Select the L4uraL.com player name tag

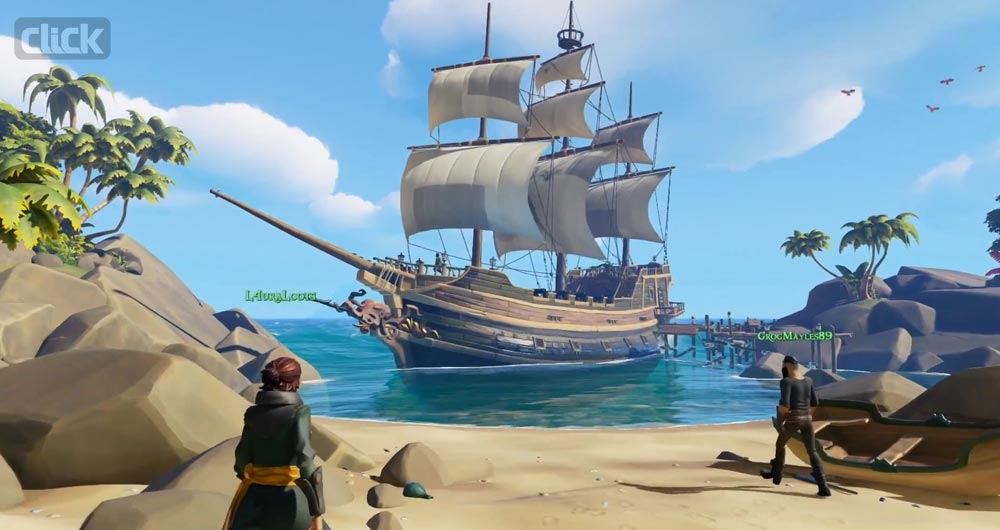point(281,296)
